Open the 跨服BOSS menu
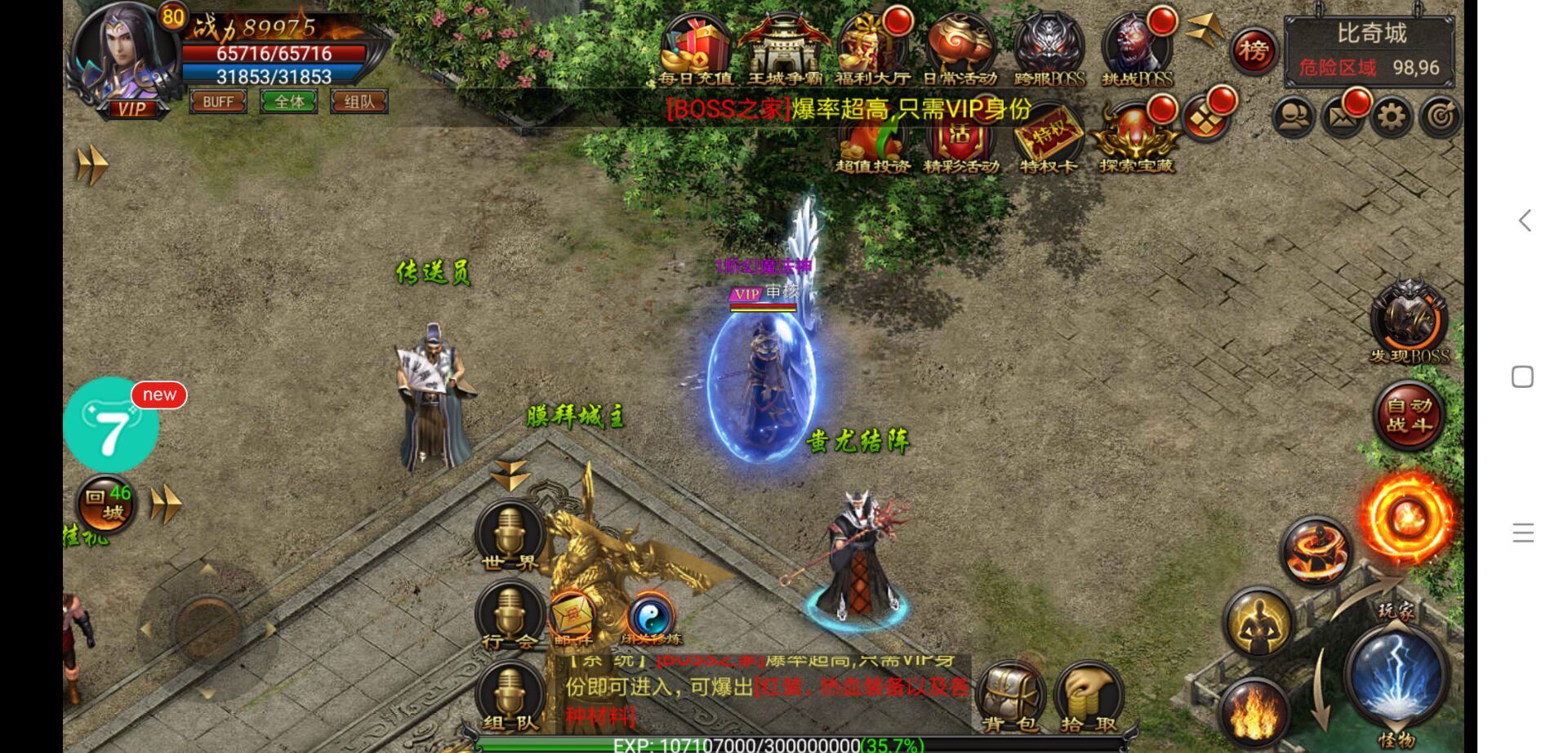The image size is (1568, 753). [1049, 51]
